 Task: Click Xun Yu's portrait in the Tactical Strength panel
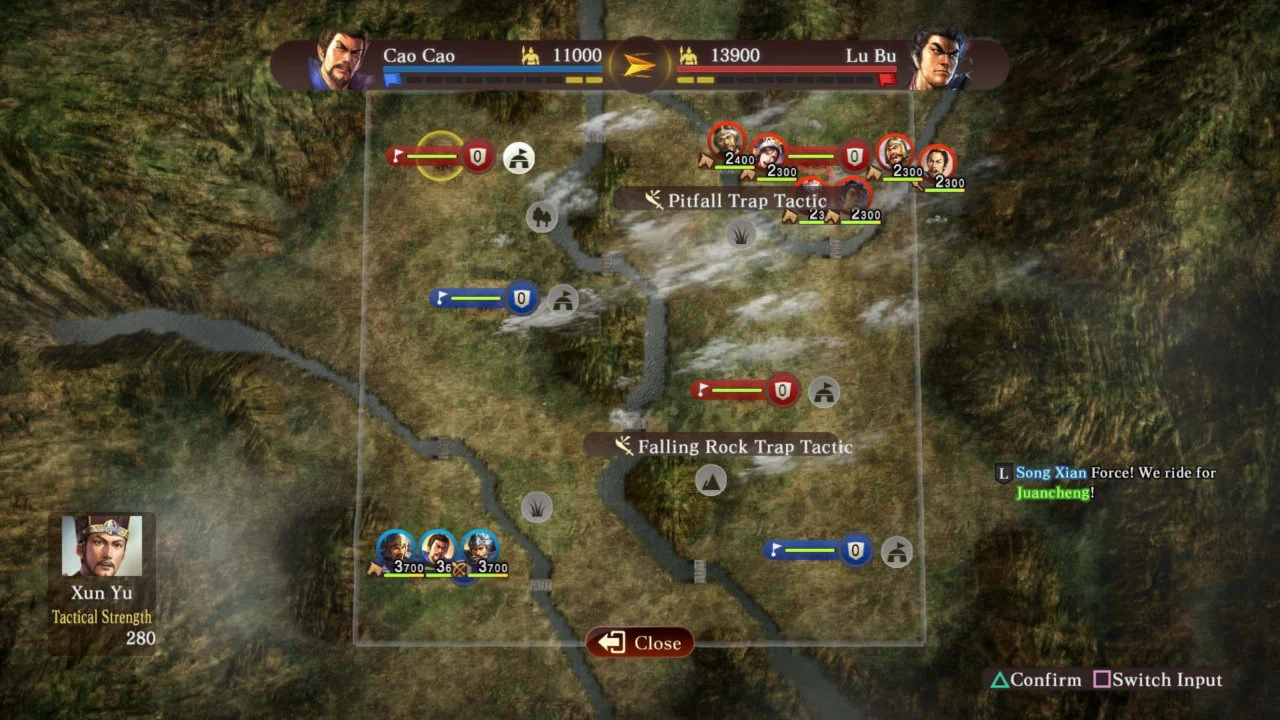pyautogui.click(x=101, y=547)
